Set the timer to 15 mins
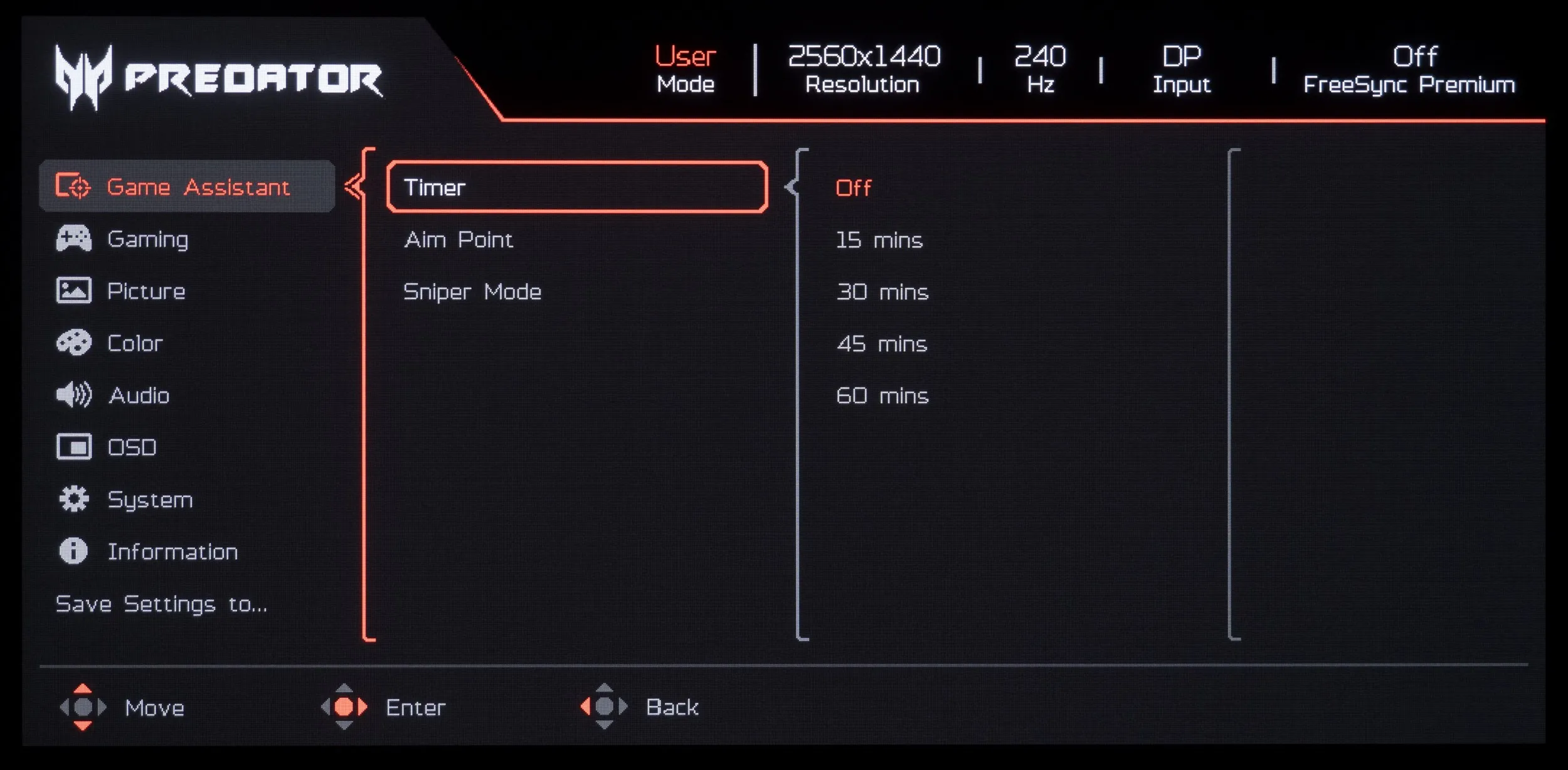 pyautogui.click(x=879, y=240)
